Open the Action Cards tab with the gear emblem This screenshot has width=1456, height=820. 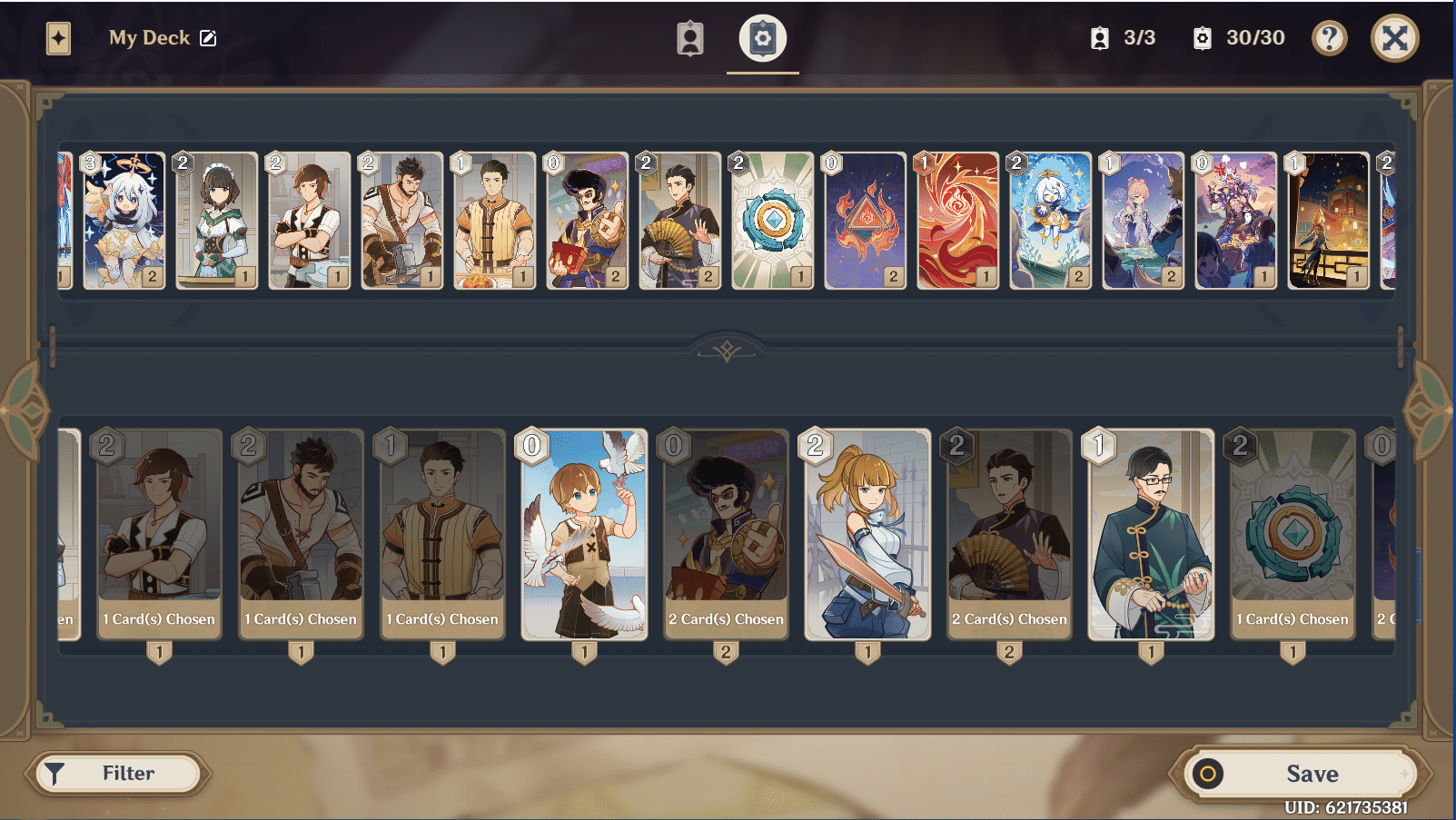point(761,37)
